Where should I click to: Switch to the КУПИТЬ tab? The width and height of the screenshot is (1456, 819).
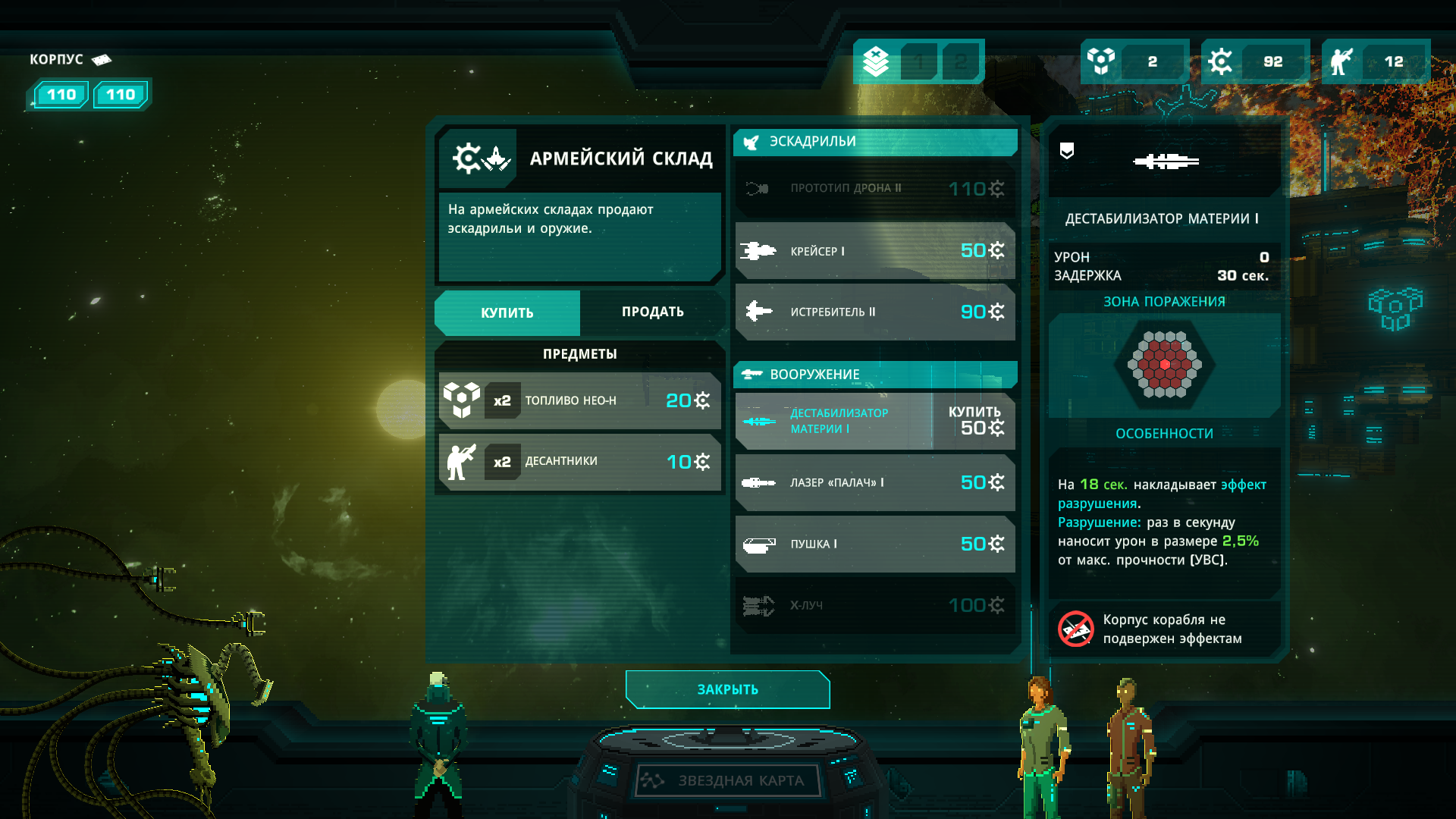click(x=507, y=312)
